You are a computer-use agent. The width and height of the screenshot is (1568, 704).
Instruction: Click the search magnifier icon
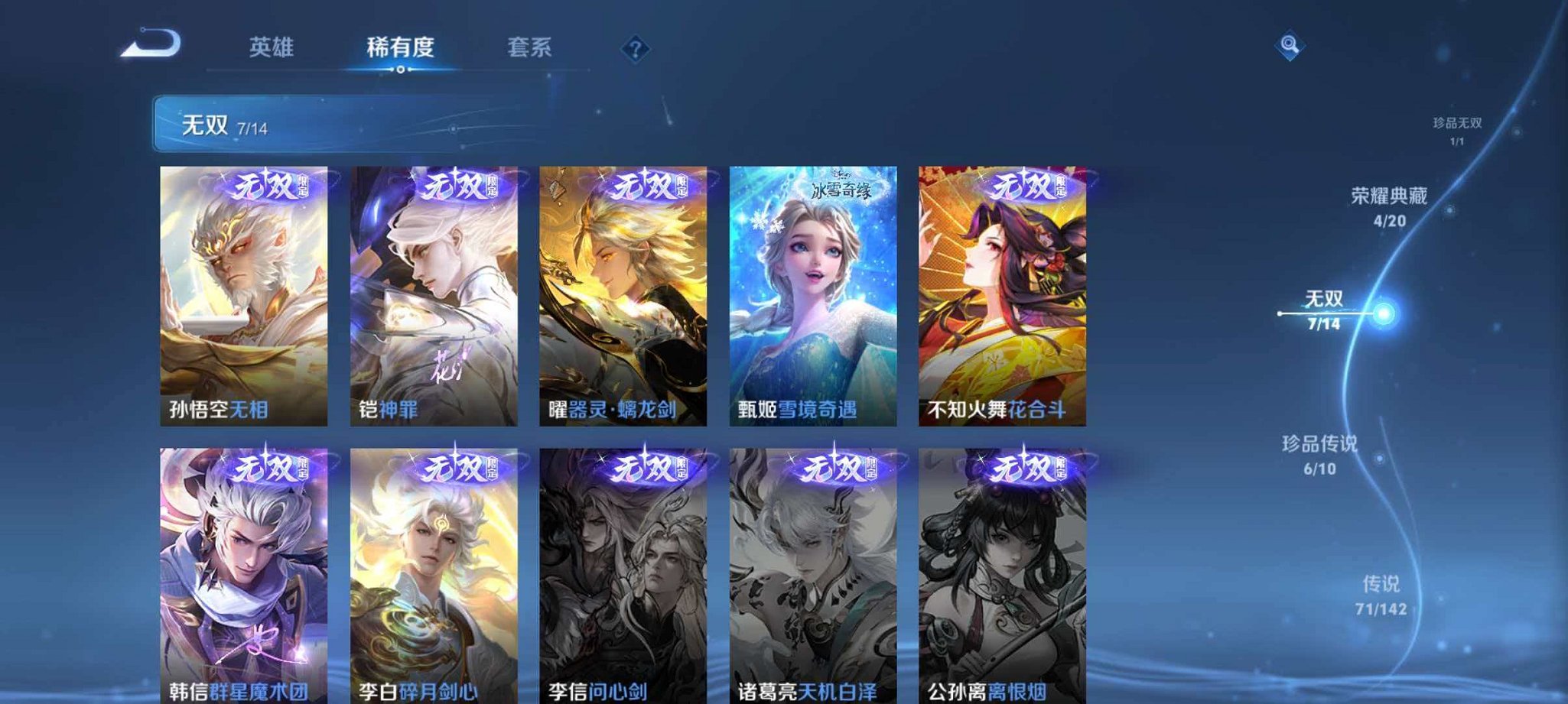1288,47
